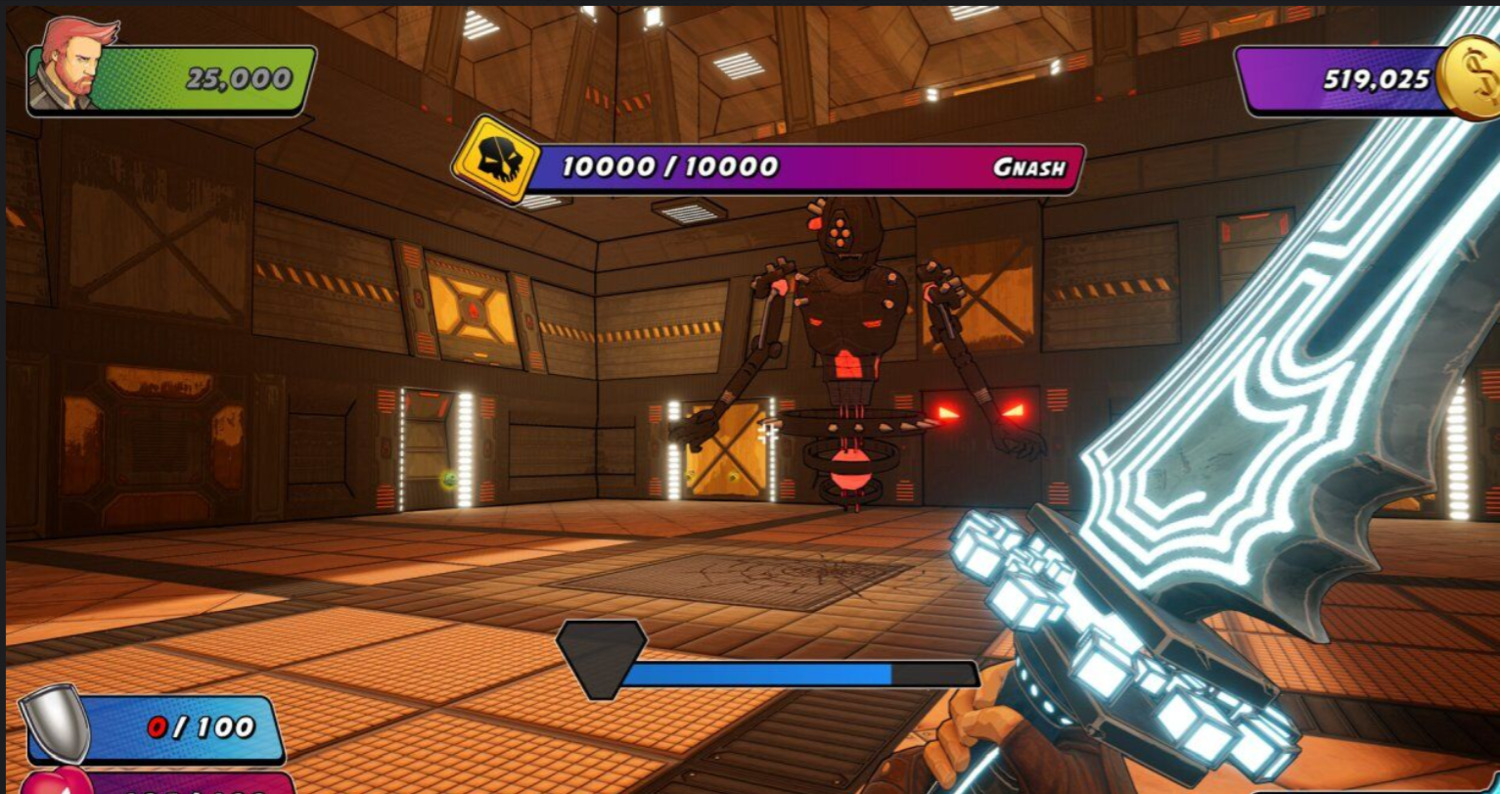Select the gold dollar coin icon
The width and height of the screenshot is (1500, 794).
pyautogui.click(x=1469, y=78)
